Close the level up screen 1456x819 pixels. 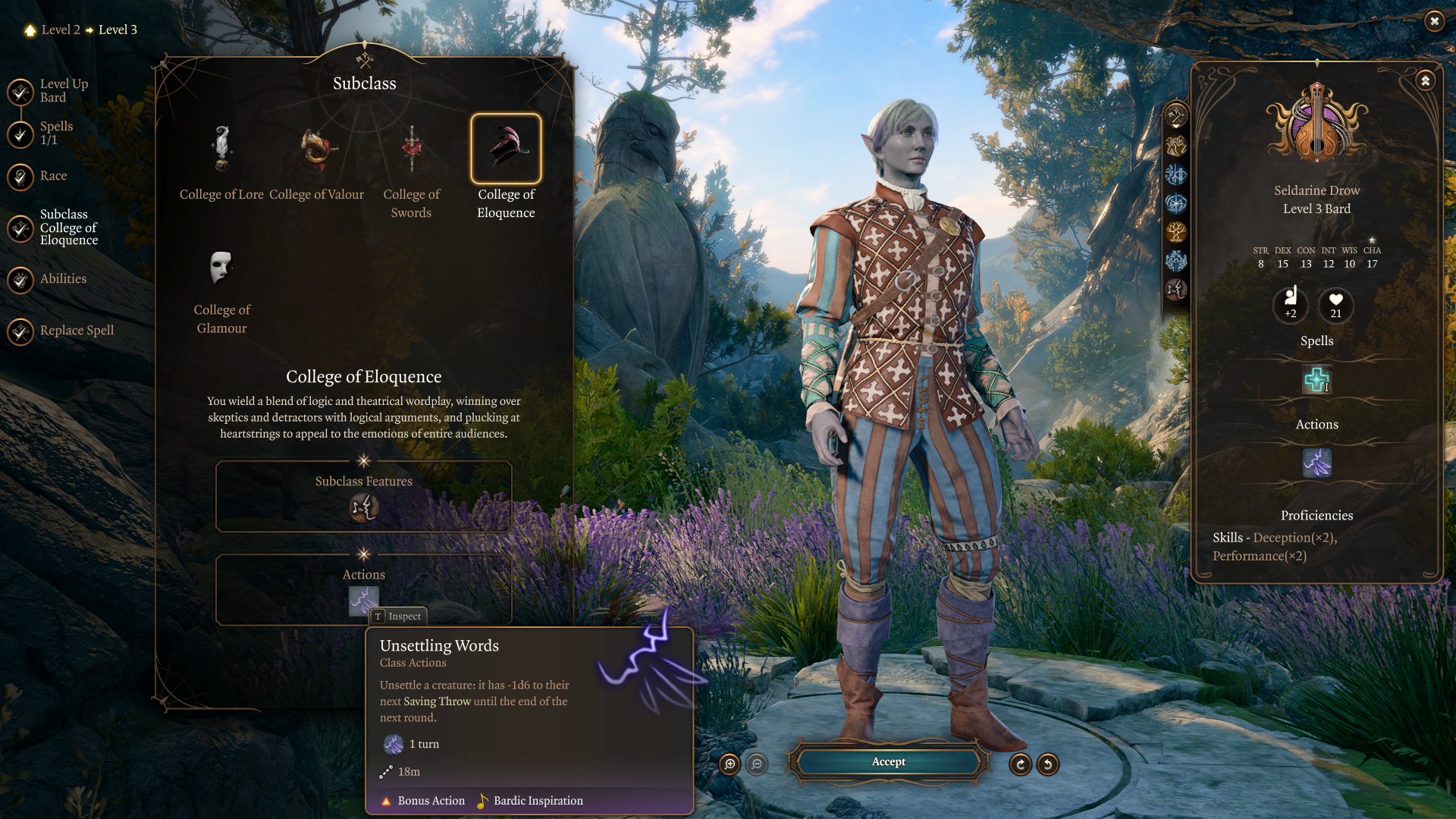coord(1434,21)
